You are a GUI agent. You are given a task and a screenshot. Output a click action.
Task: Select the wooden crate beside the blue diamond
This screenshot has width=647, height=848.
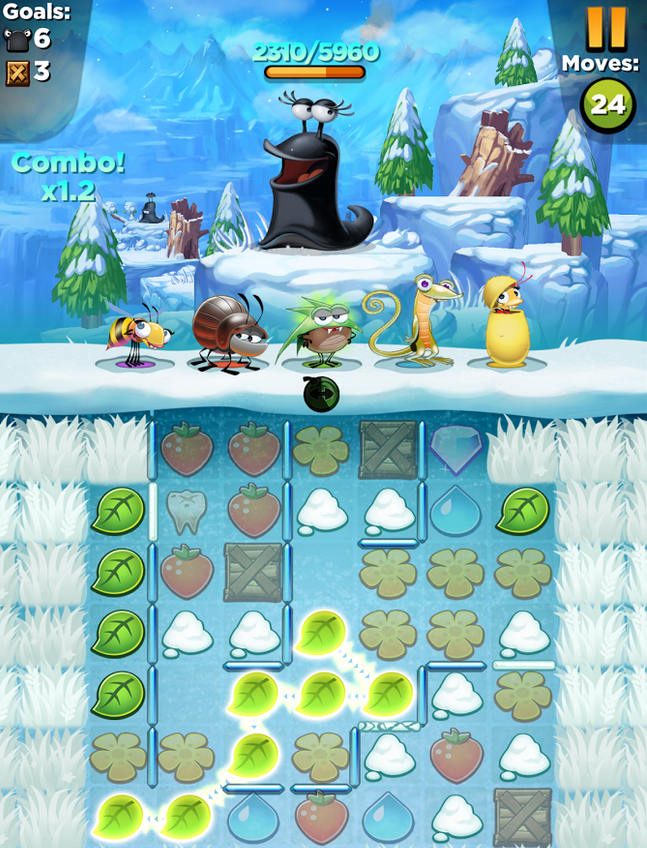coord(388,449)
